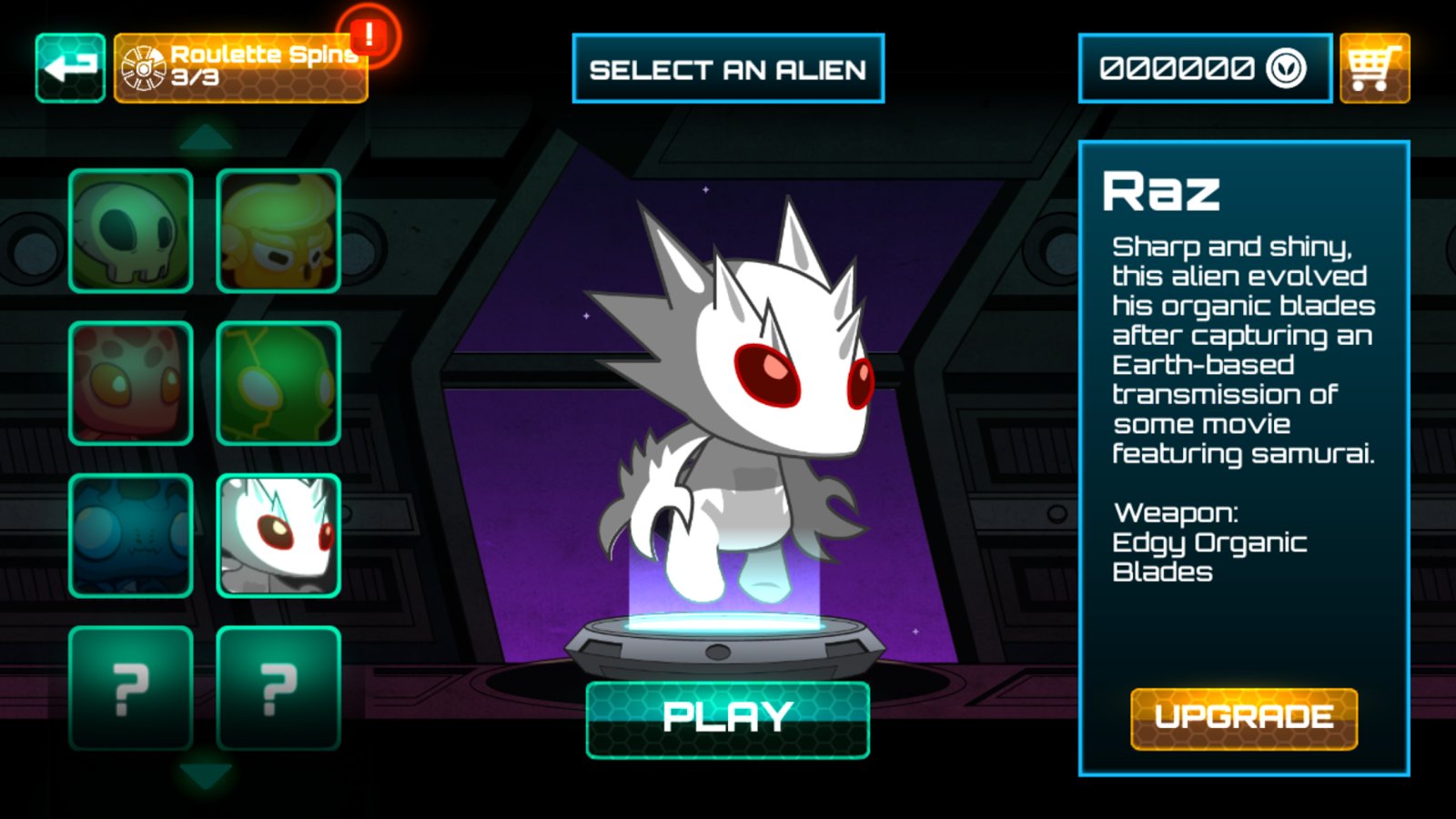
Task: Select the white Raz alien tile
Action: 278,535
